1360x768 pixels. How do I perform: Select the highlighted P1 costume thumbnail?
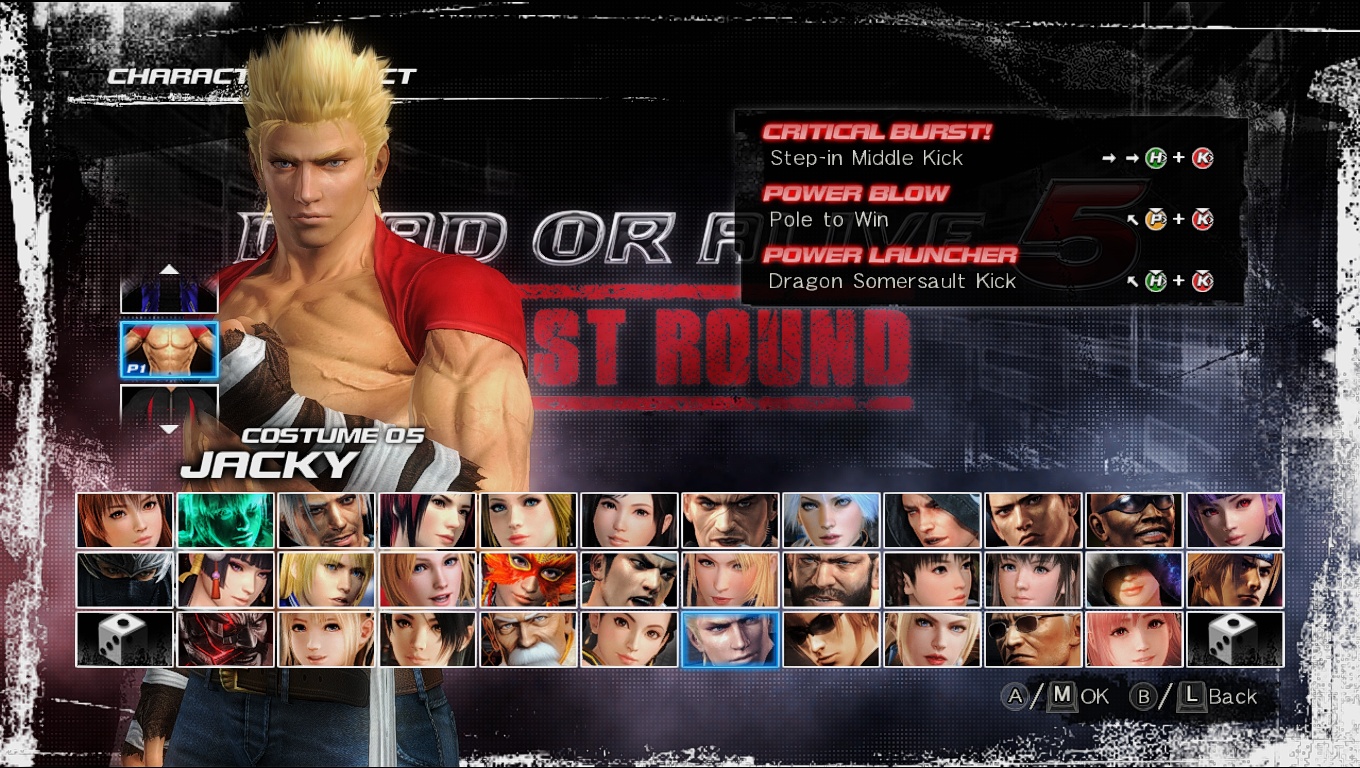[169, 349]
